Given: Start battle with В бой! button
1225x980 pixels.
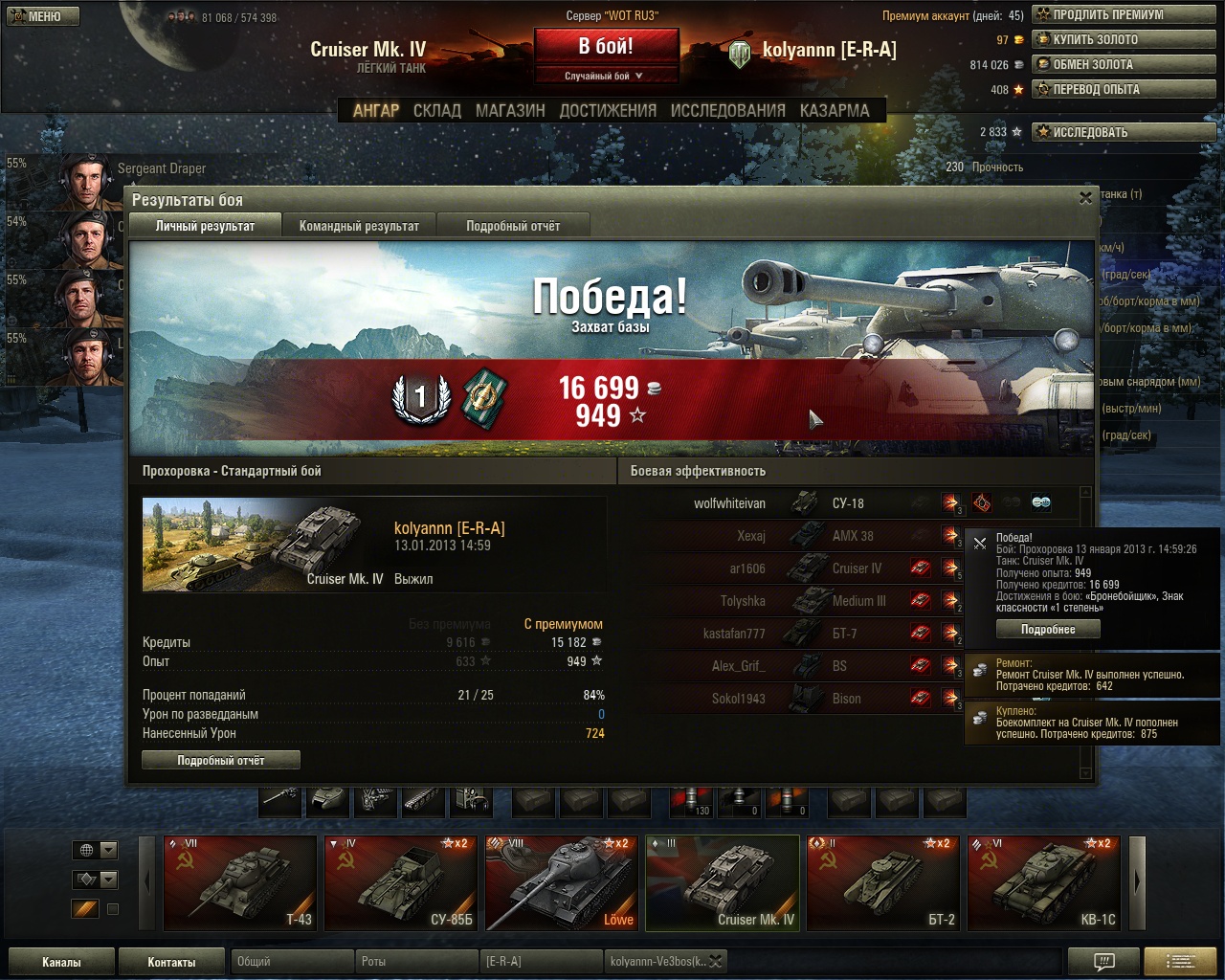Looking at the screenshot, I should click(x=606, y=47).
